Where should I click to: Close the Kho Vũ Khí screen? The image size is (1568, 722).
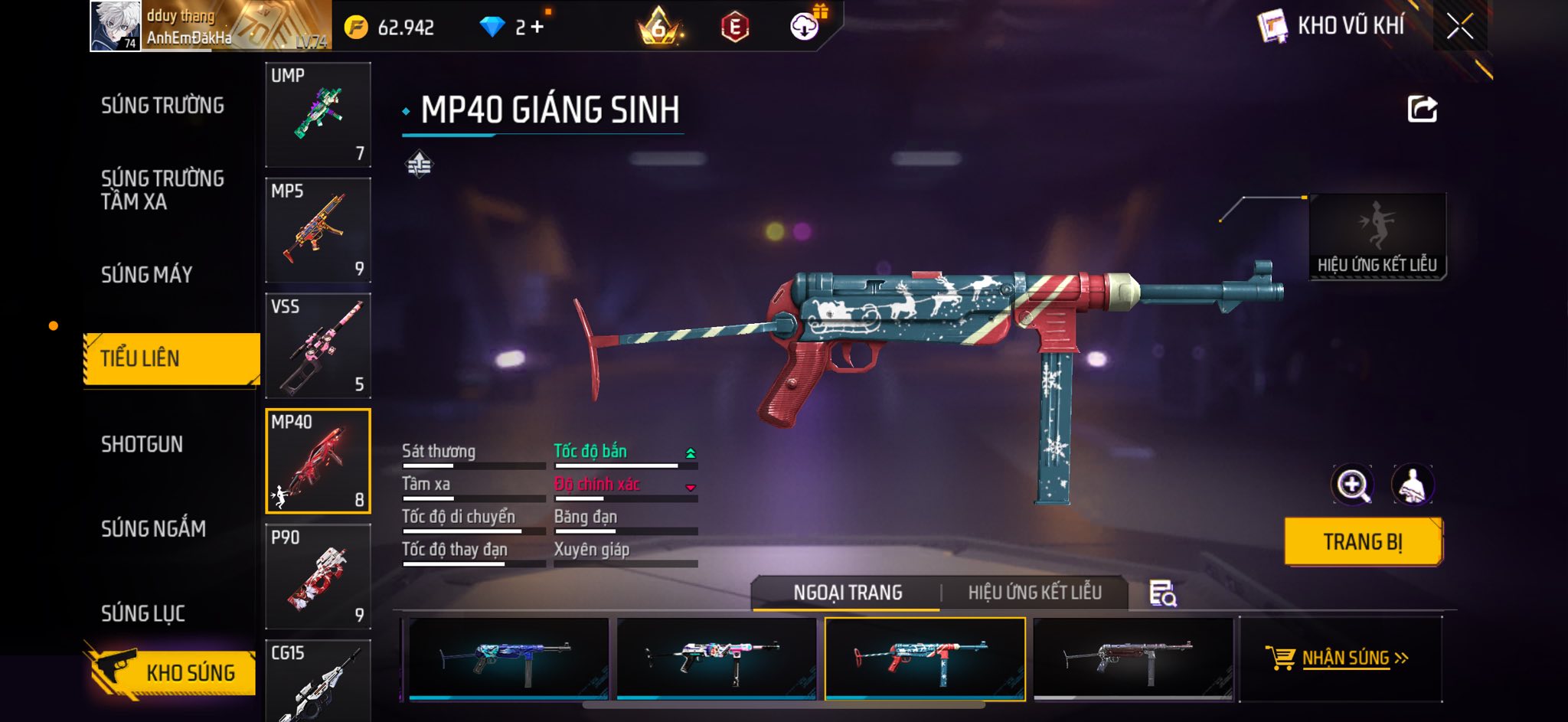coord(1459,27)
